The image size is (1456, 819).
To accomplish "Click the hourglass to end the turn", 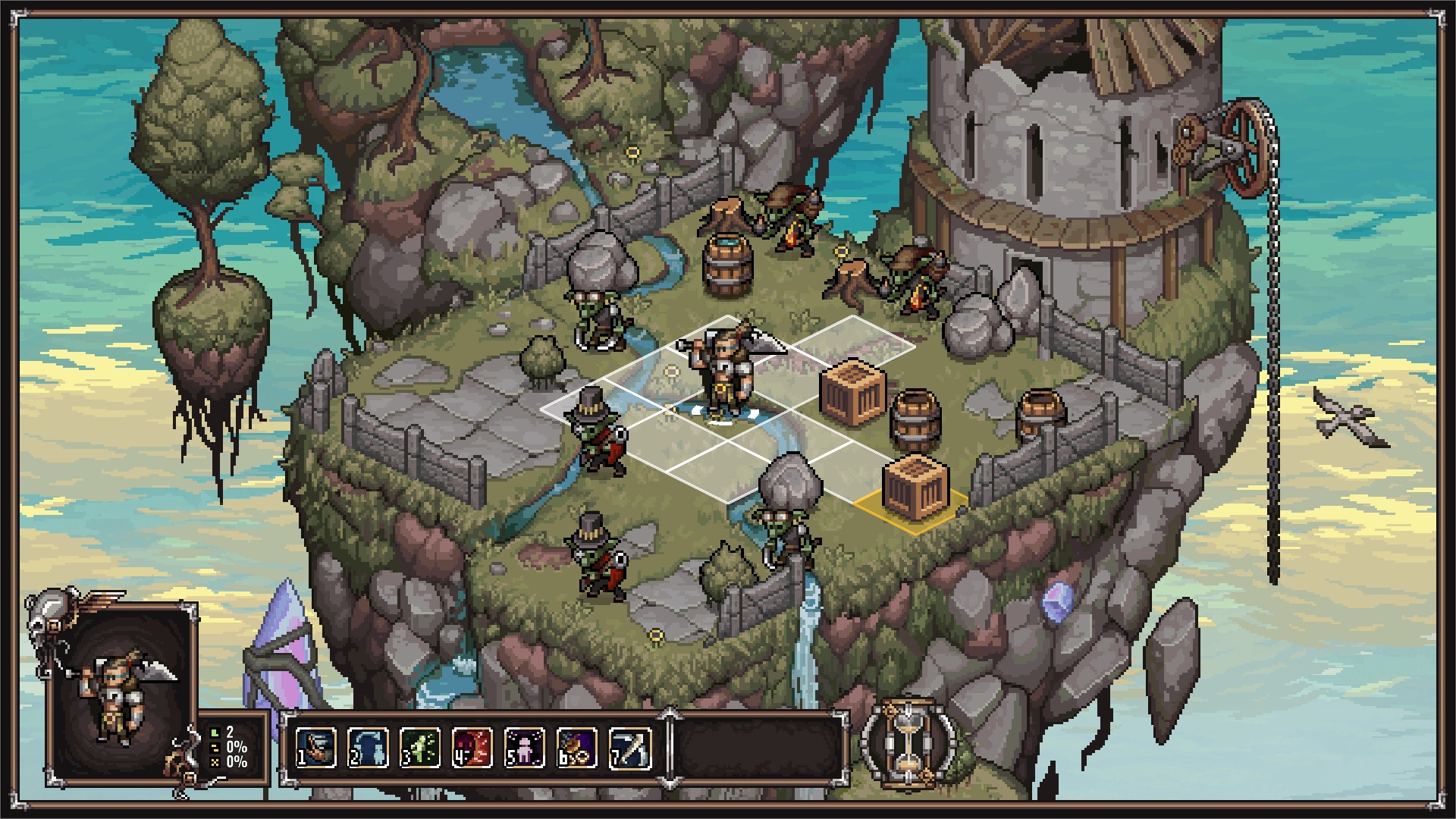I will [x=908, y=742].
